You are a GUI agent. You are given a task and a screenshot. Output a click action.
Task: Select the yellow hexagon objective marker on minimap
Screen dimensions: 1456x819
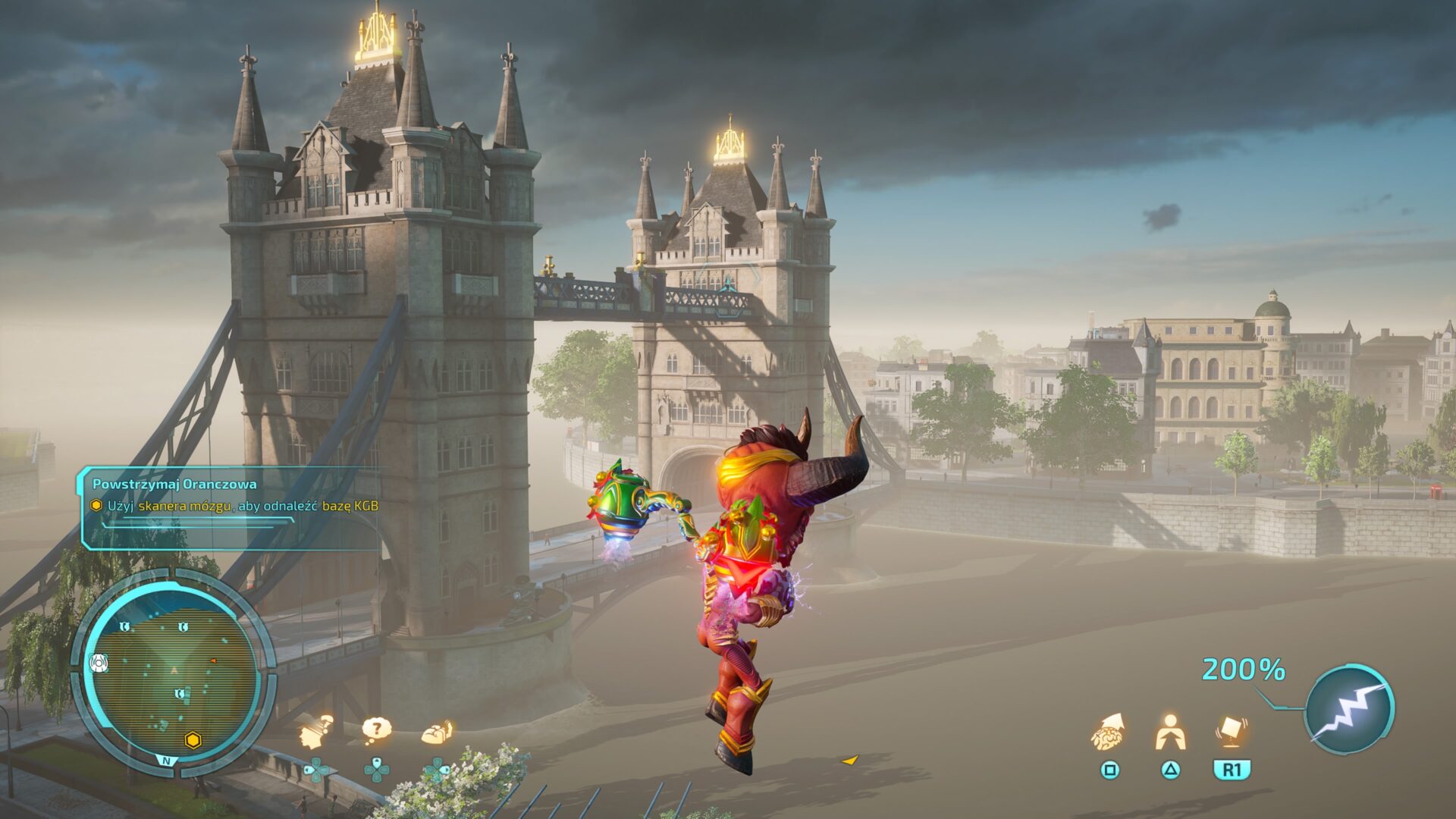[193, 740]
